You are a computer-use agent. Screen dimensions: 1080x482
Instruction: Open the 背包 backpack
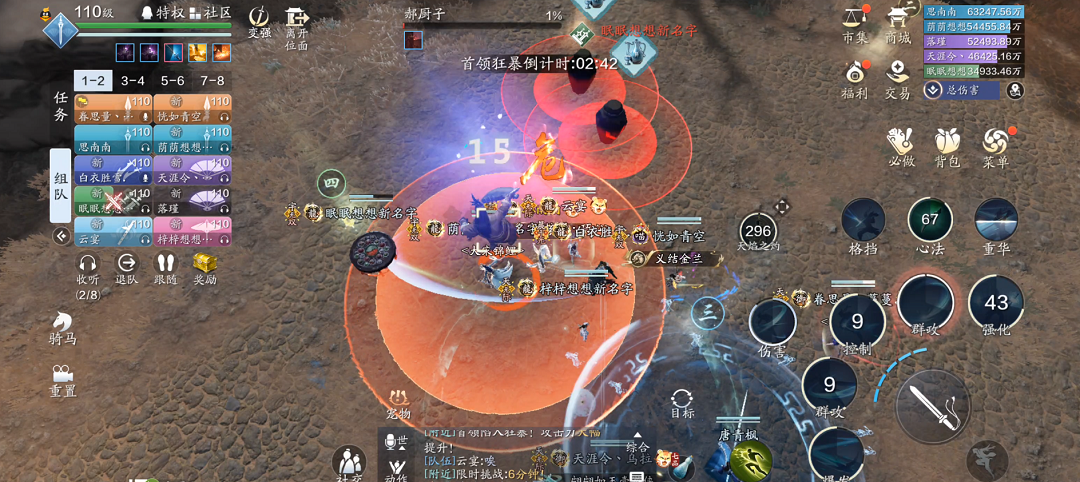947,146
